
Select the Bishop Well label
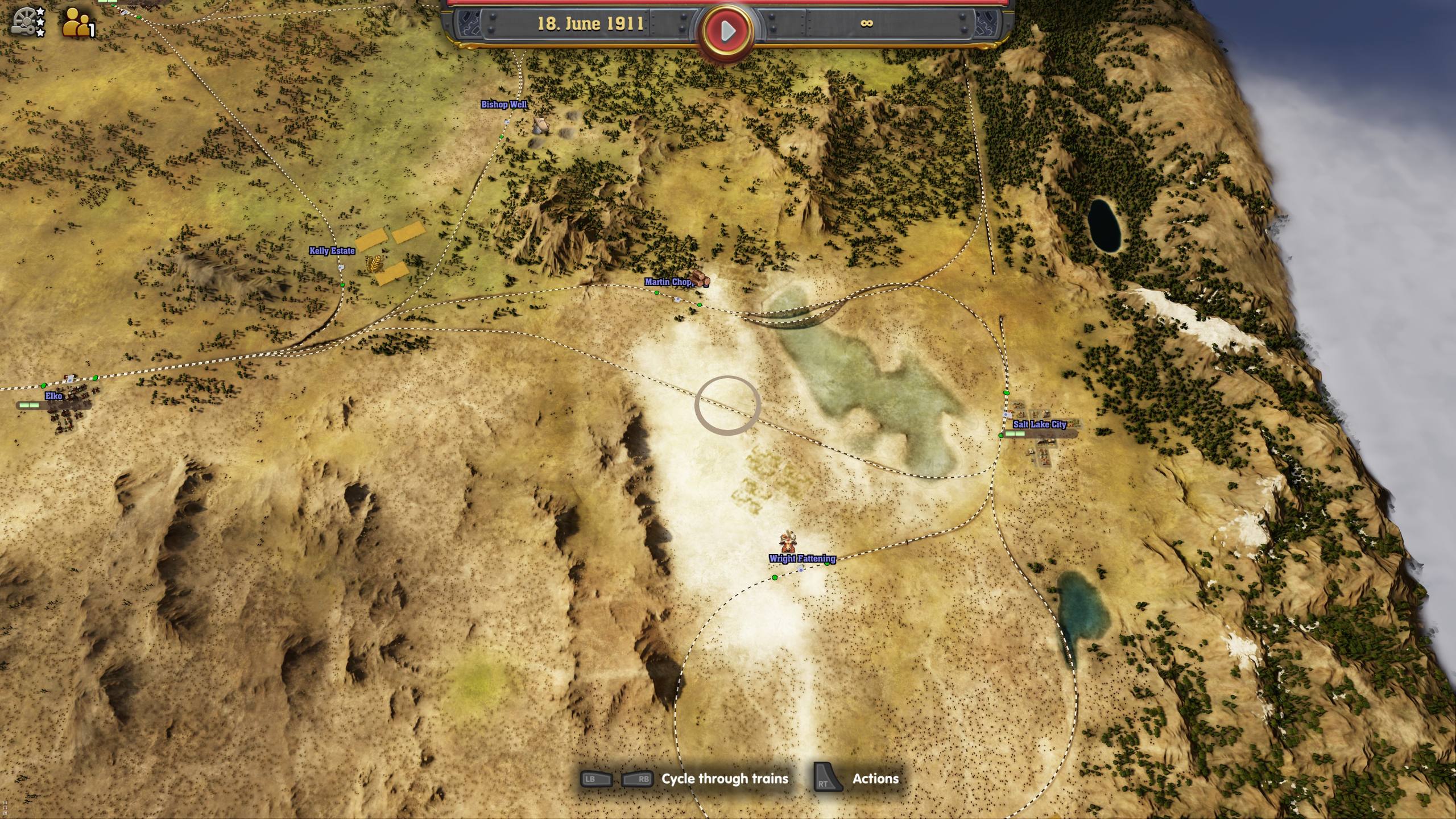click(x=505, y=105)
